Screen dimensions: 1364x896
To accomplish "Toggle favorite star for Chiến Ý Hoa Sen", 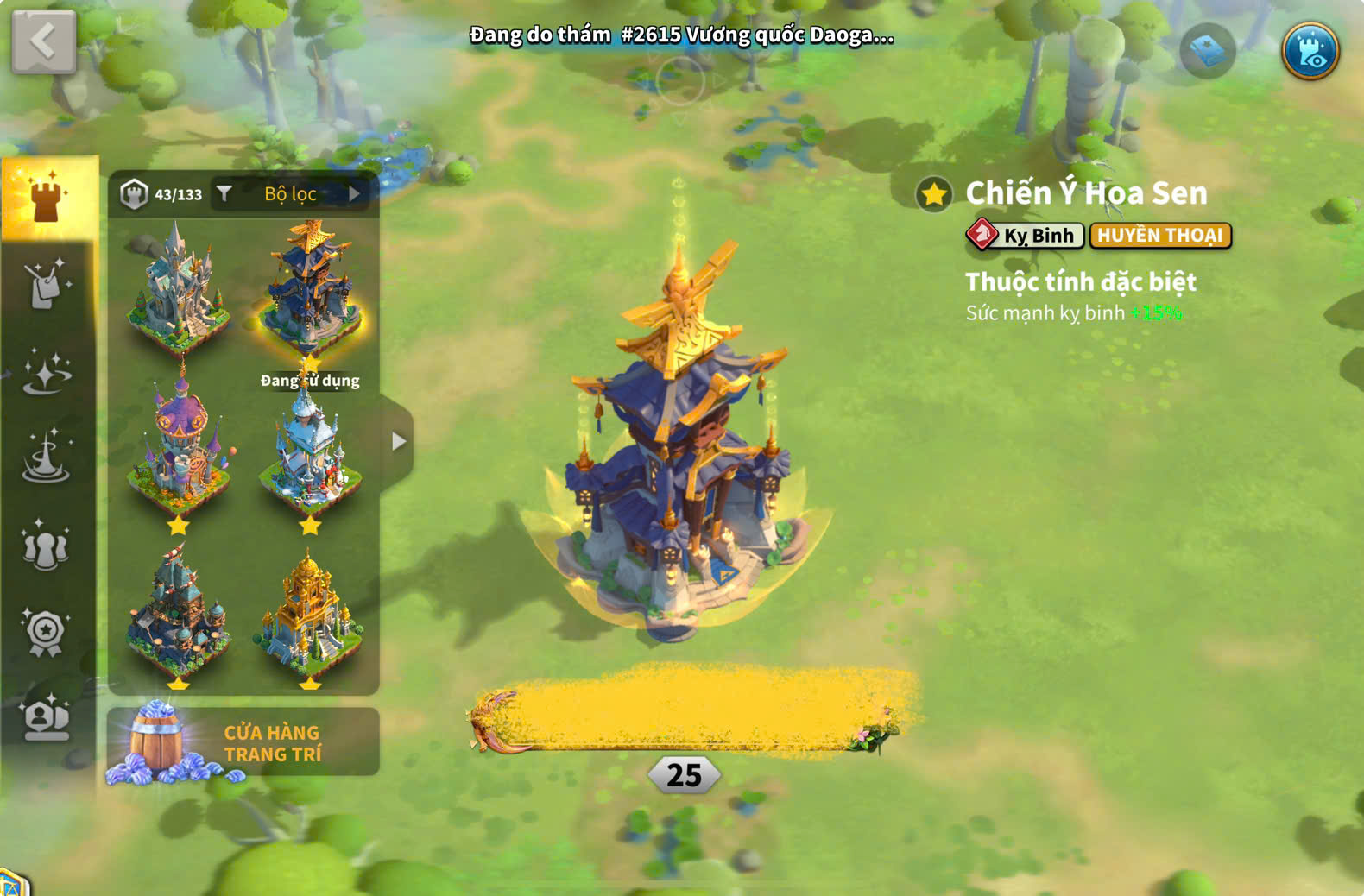I will [934, 194].
